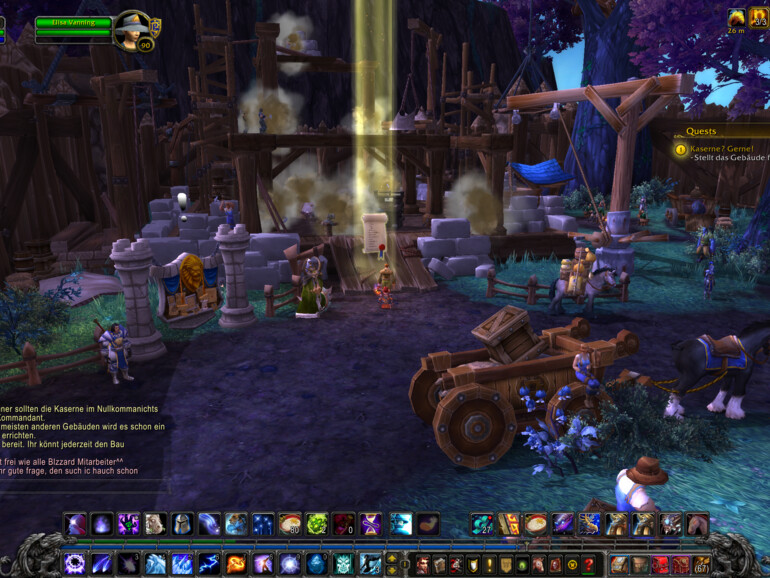Eat the food bowl with 80 stacks
This screenshot has width=770, height=578.
click(x=290, y=524)
